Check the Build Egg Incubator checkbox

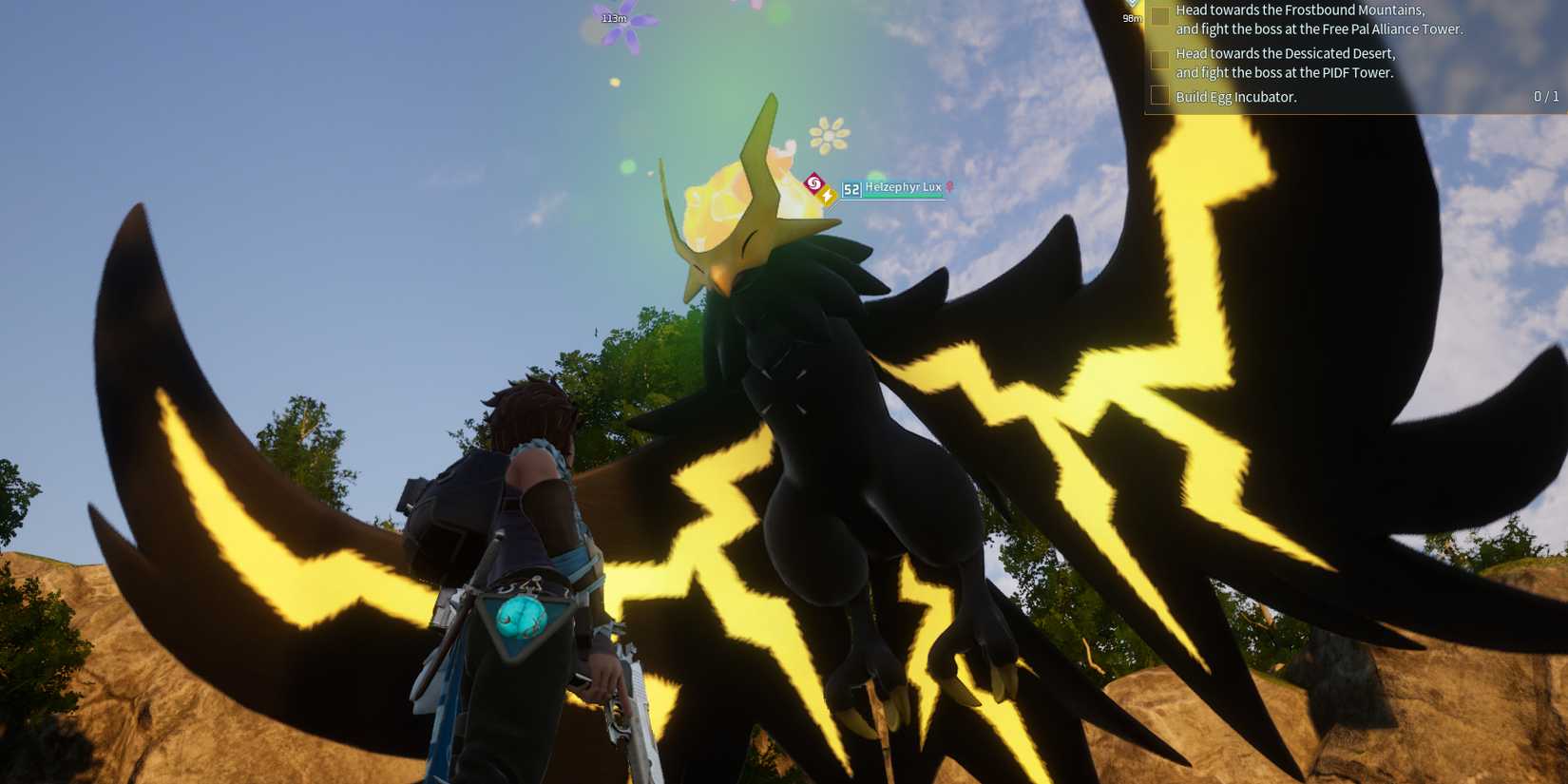coord(1160,96)
